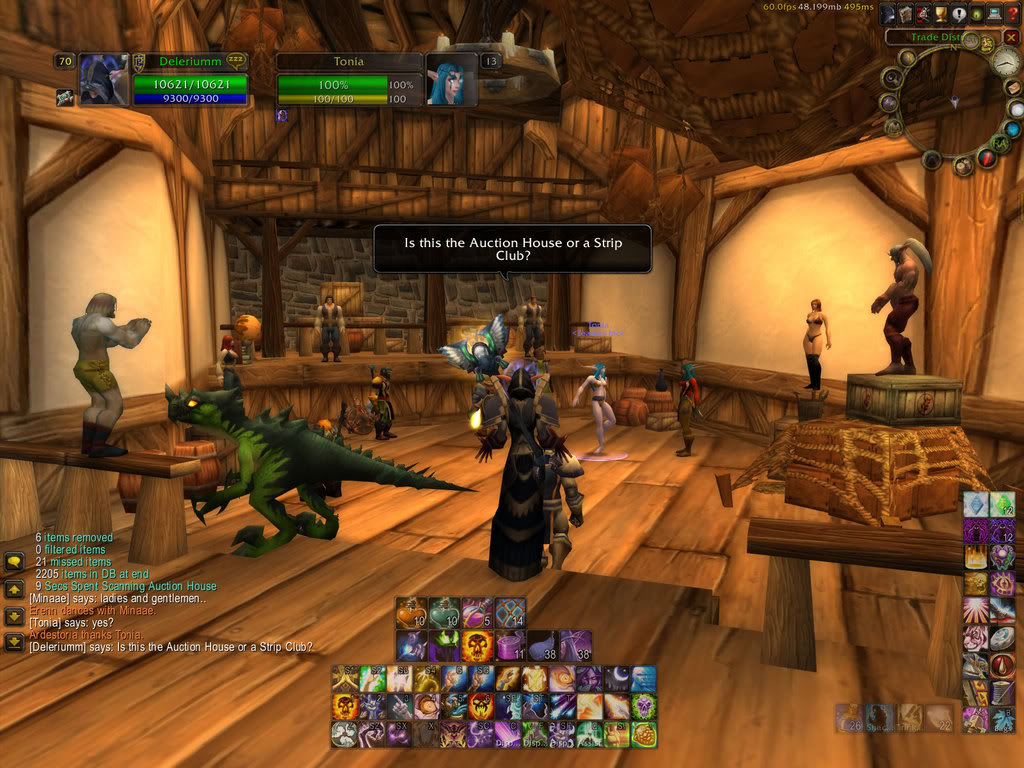1024x768 pixels.
Task: Use the purple cloth bolt item with 11
Action: tap(510, 645)
